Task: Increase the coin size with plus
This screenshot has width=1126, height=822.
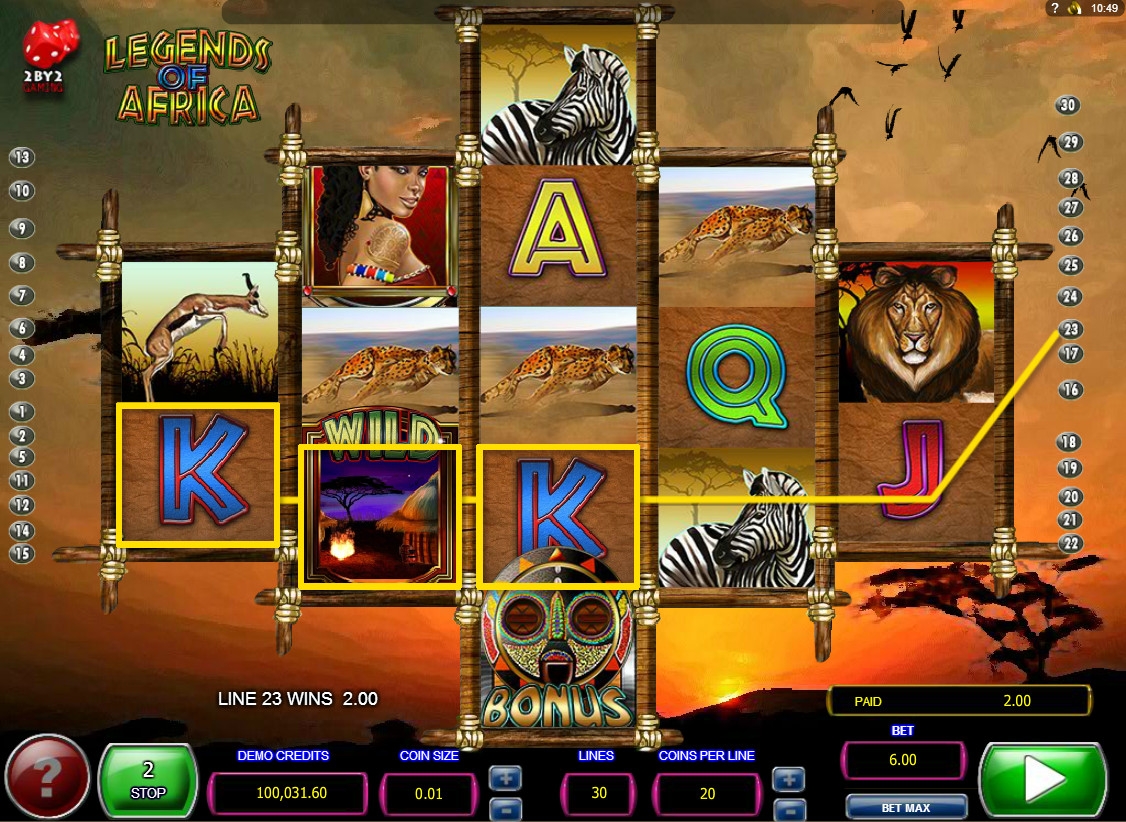Action: click(503, 777)
